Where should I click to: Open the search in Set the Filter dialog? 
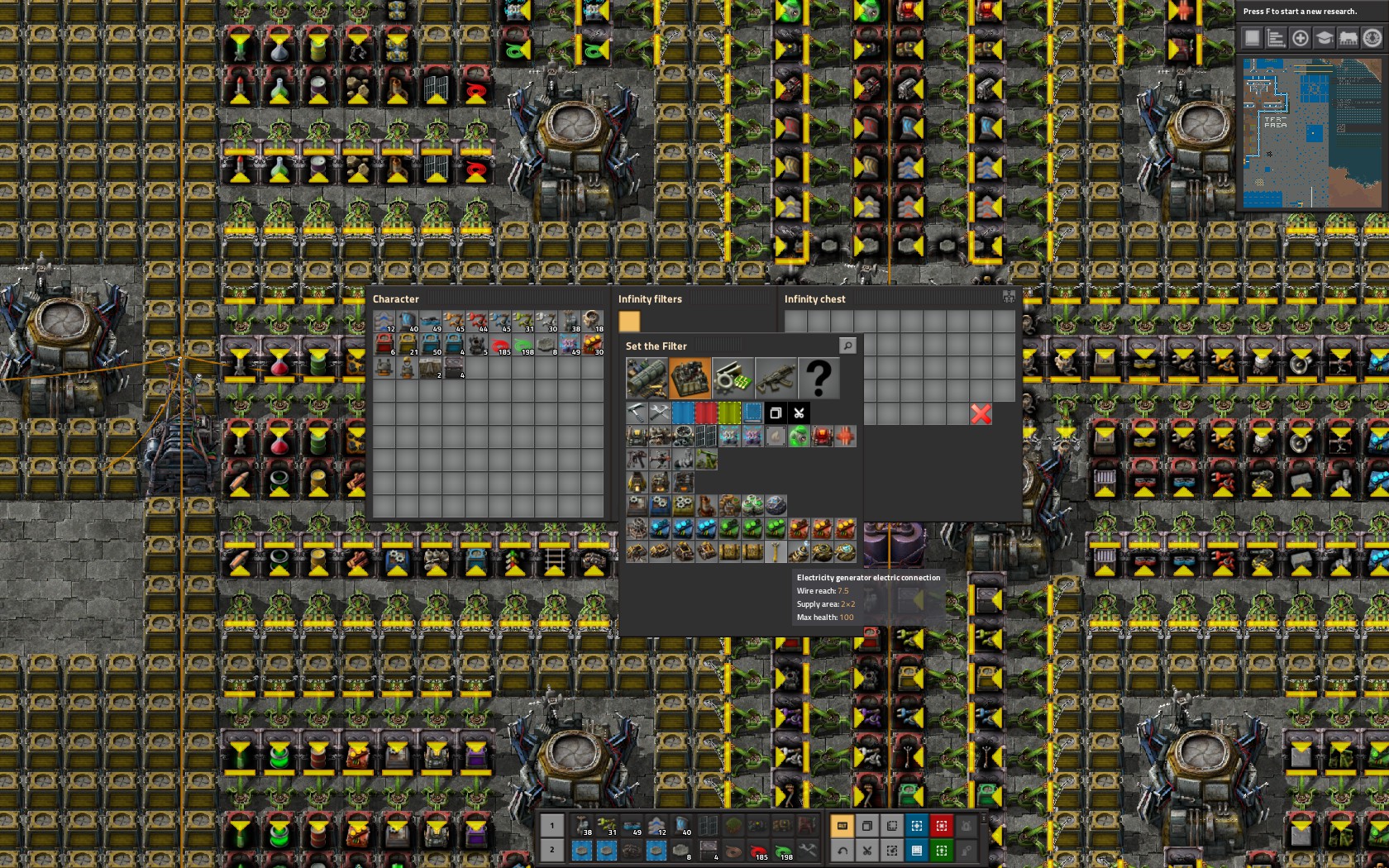click(847, 346)
